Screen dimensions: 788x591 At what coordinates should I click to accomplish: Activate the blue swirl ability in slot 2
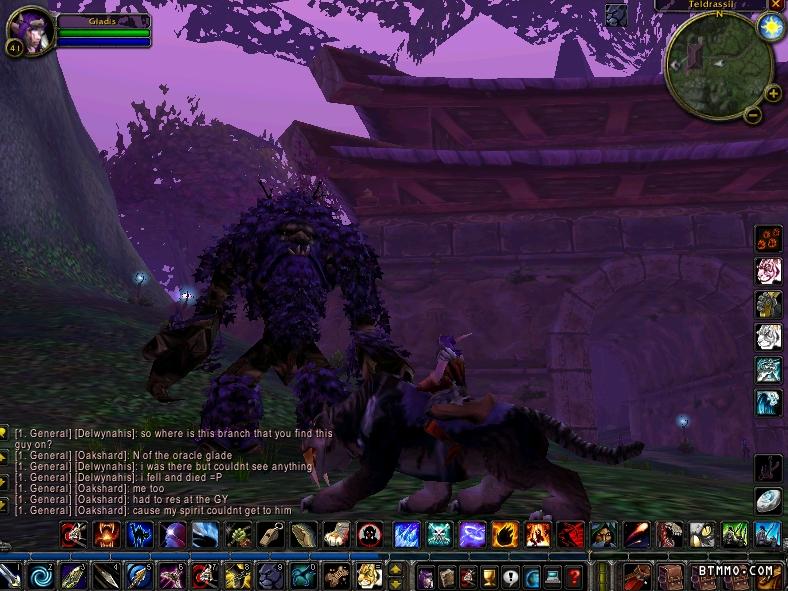point(41,576)
